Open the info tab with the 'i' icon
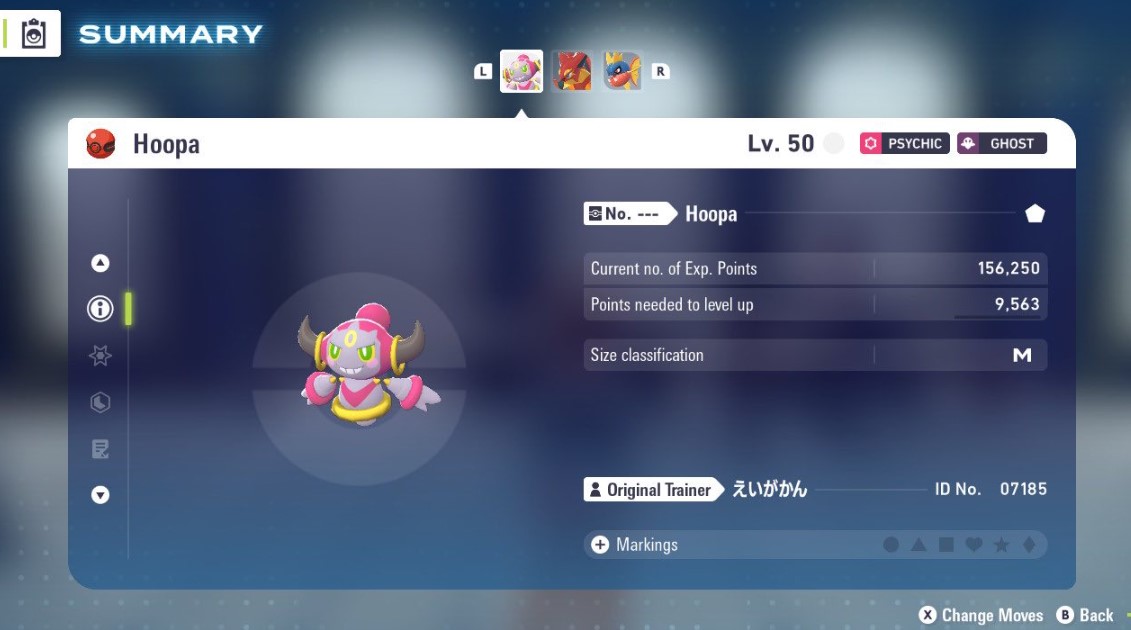 pos(100,309)
